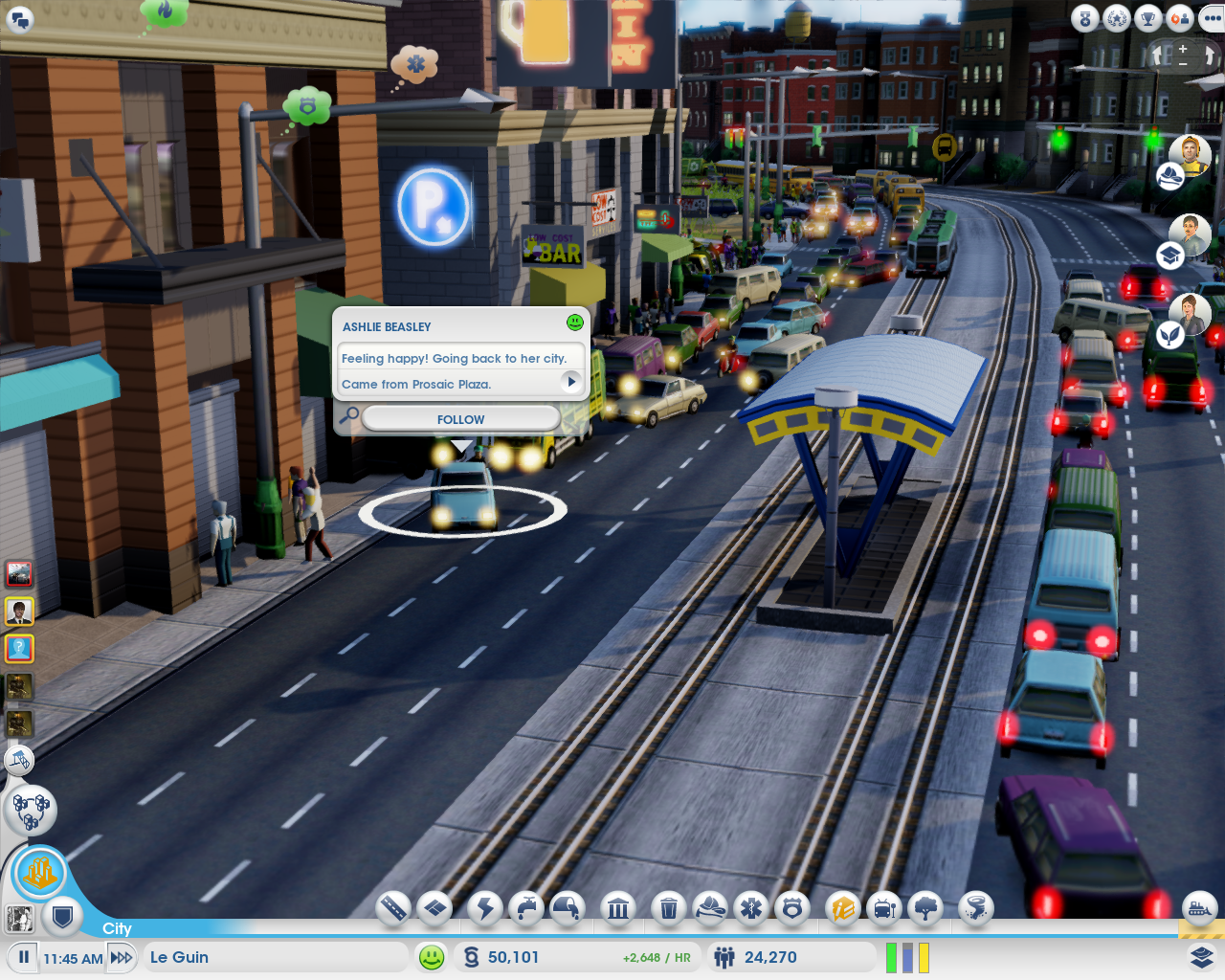Select the Roads tool
This screenshot has height=980, width=1225.
click(394, 909)
